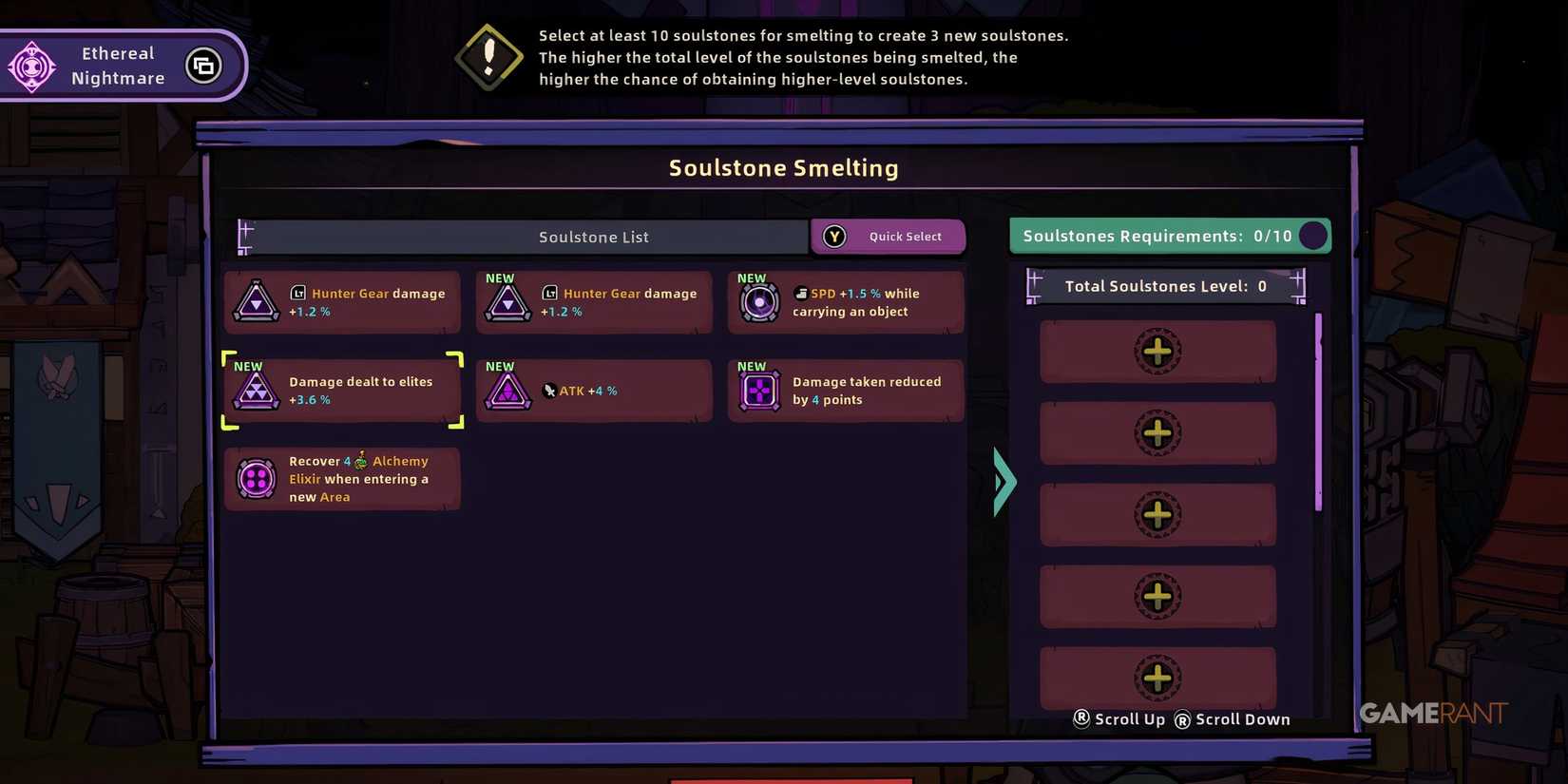Screen dimensions: 1568x784
Task: Expand the right panel via the green chevron
Action: 1004,483
